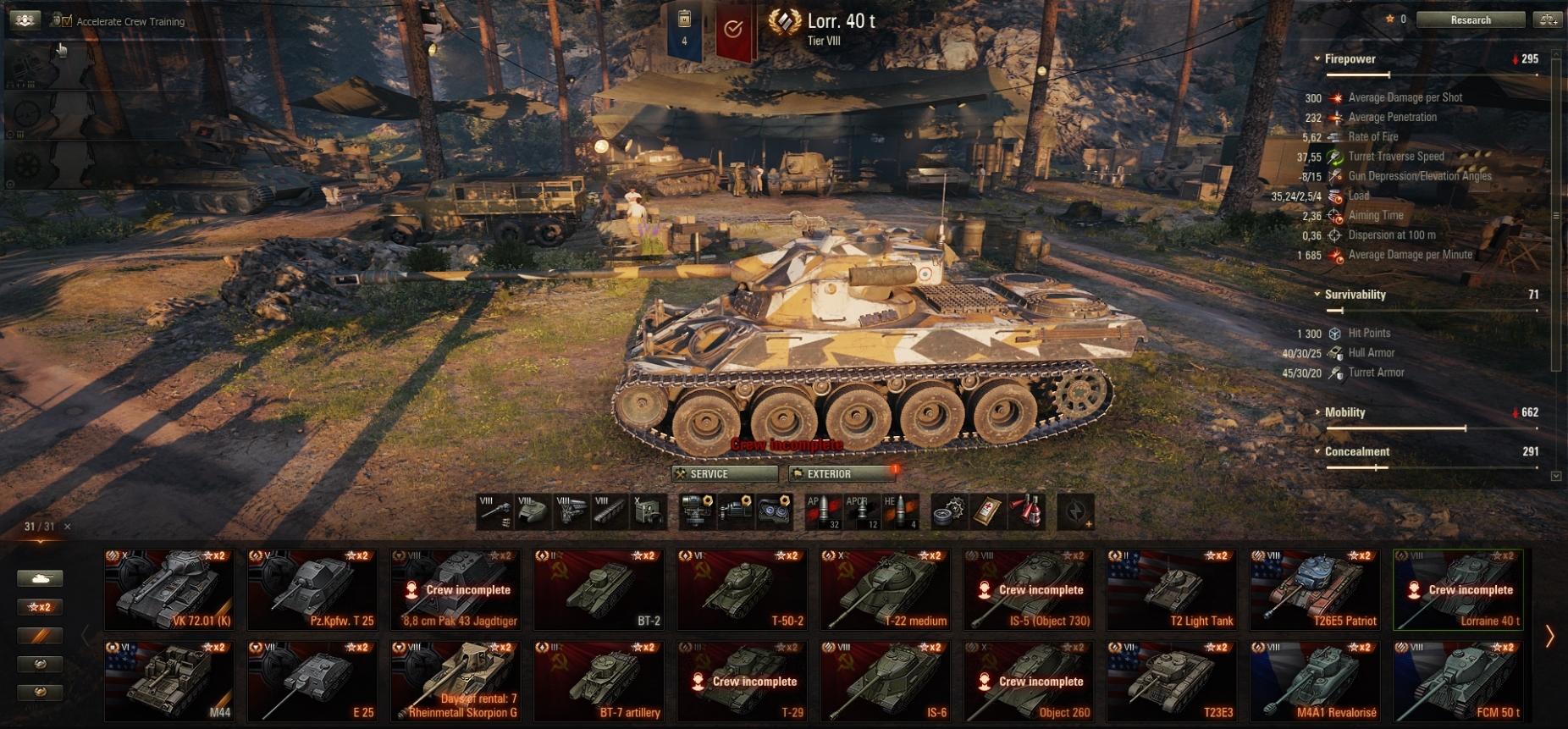Open the red personal missions flag
The image size is (1568, 729).
pos(733,30)
